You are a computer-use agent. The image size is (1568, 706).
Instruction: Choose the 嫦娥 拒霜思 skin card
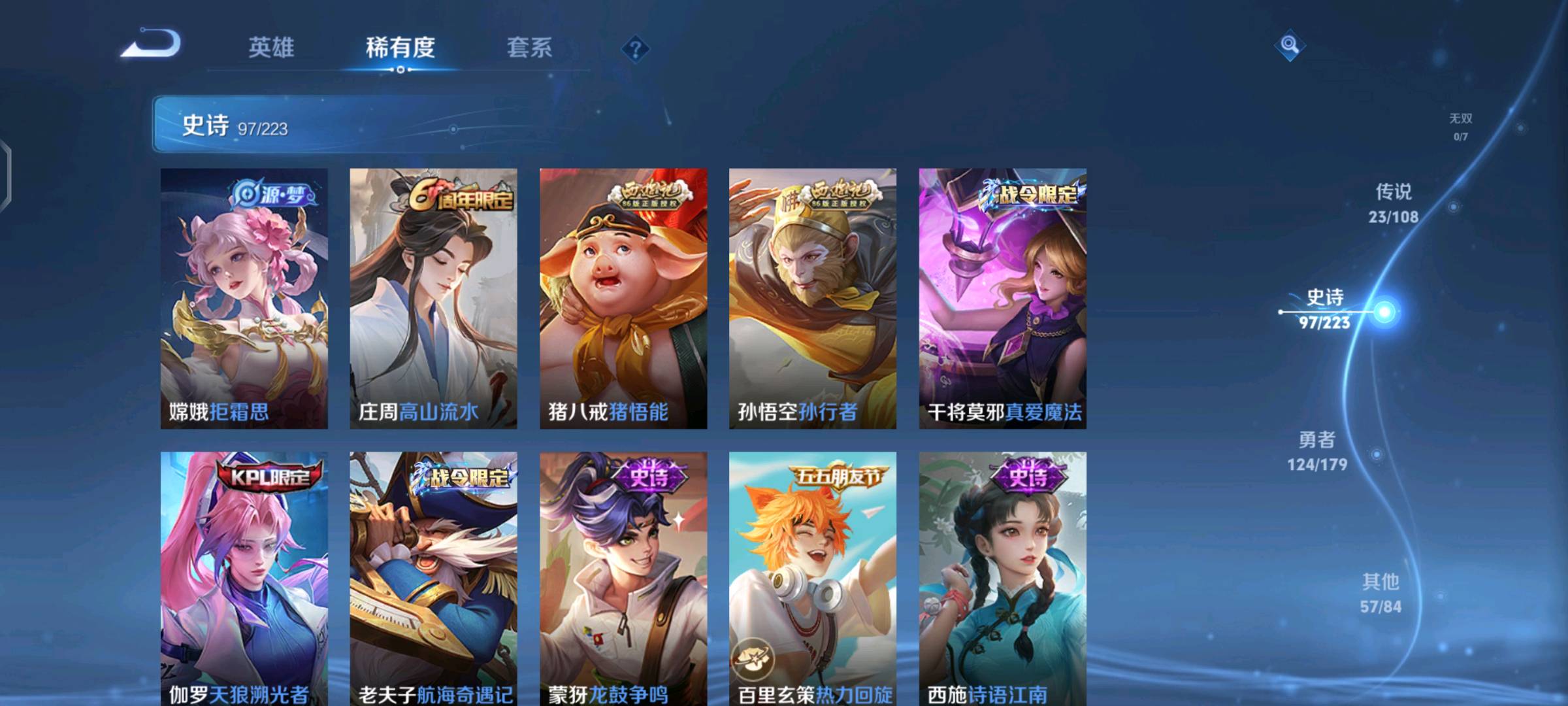244,298
